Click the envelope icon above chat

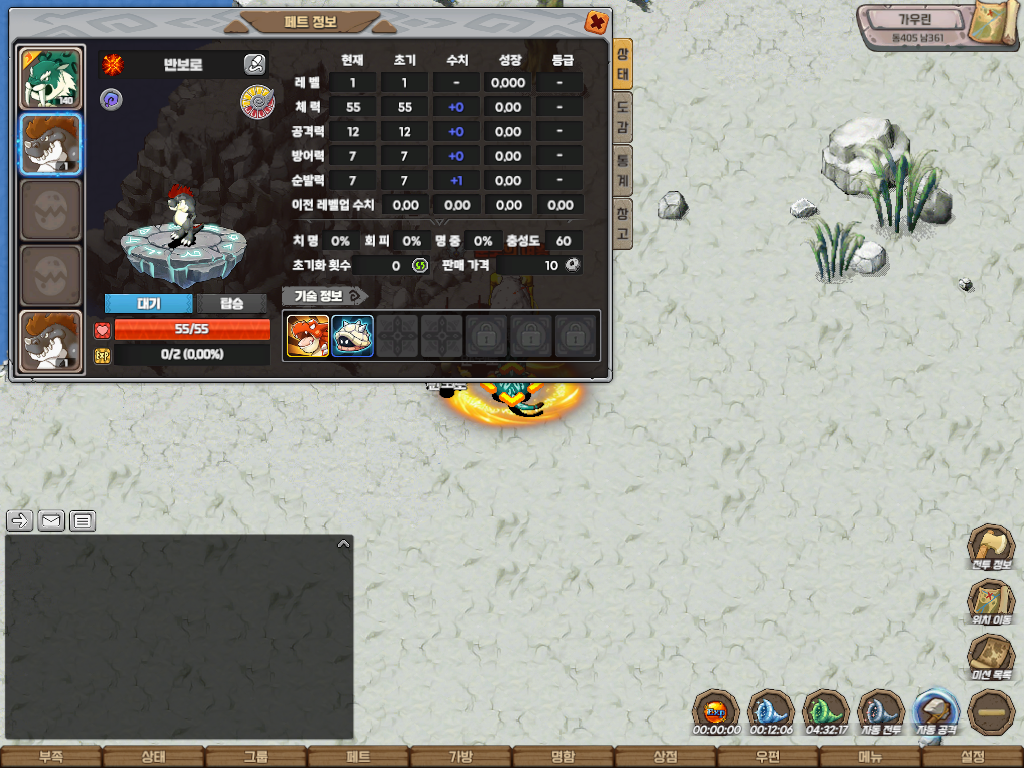pyautogui.click(x=51, y=521)
